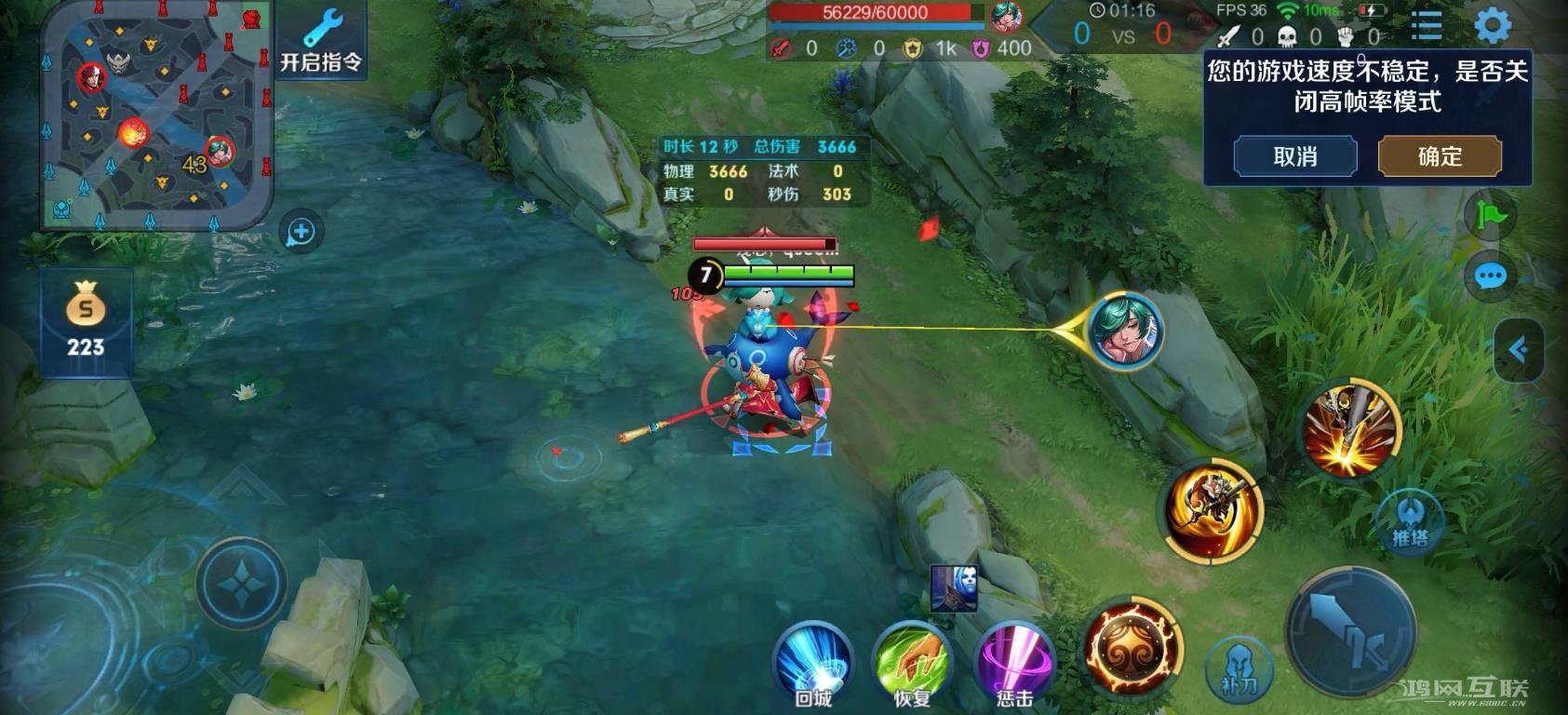Screen dimensions: 1568x715
Task: Trigger the basic attack sword button
Action: 1351,633
